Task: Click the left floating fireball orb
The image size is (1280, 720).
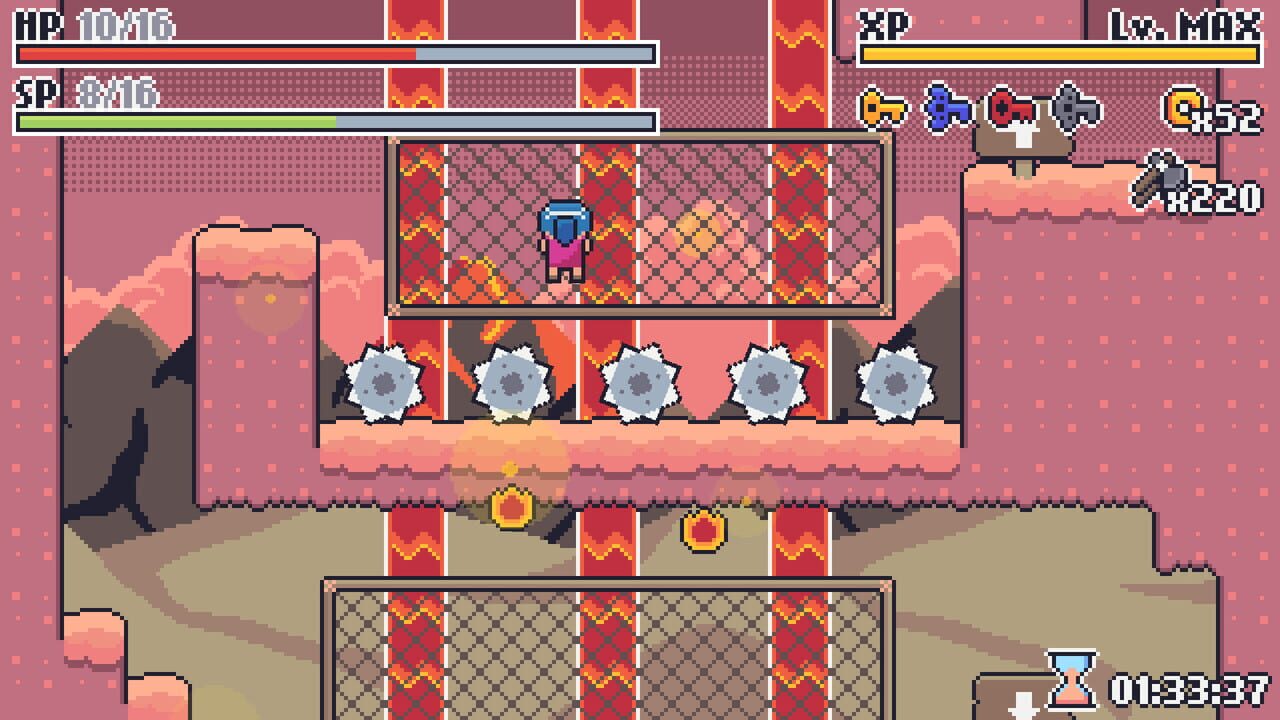Action: coord(512,506)
